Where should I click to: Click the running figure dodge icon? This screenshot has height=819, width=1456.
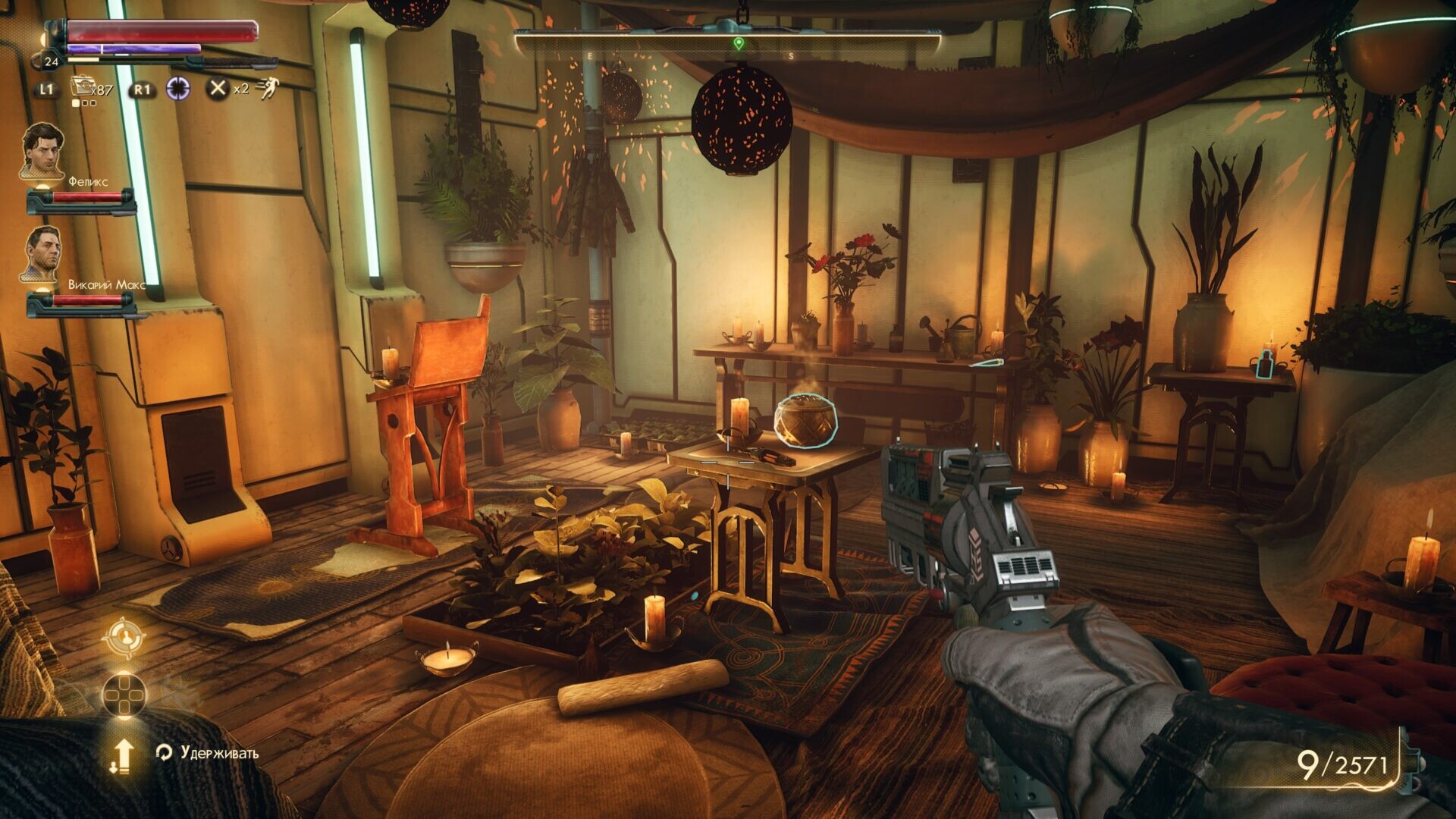(266, 89)
